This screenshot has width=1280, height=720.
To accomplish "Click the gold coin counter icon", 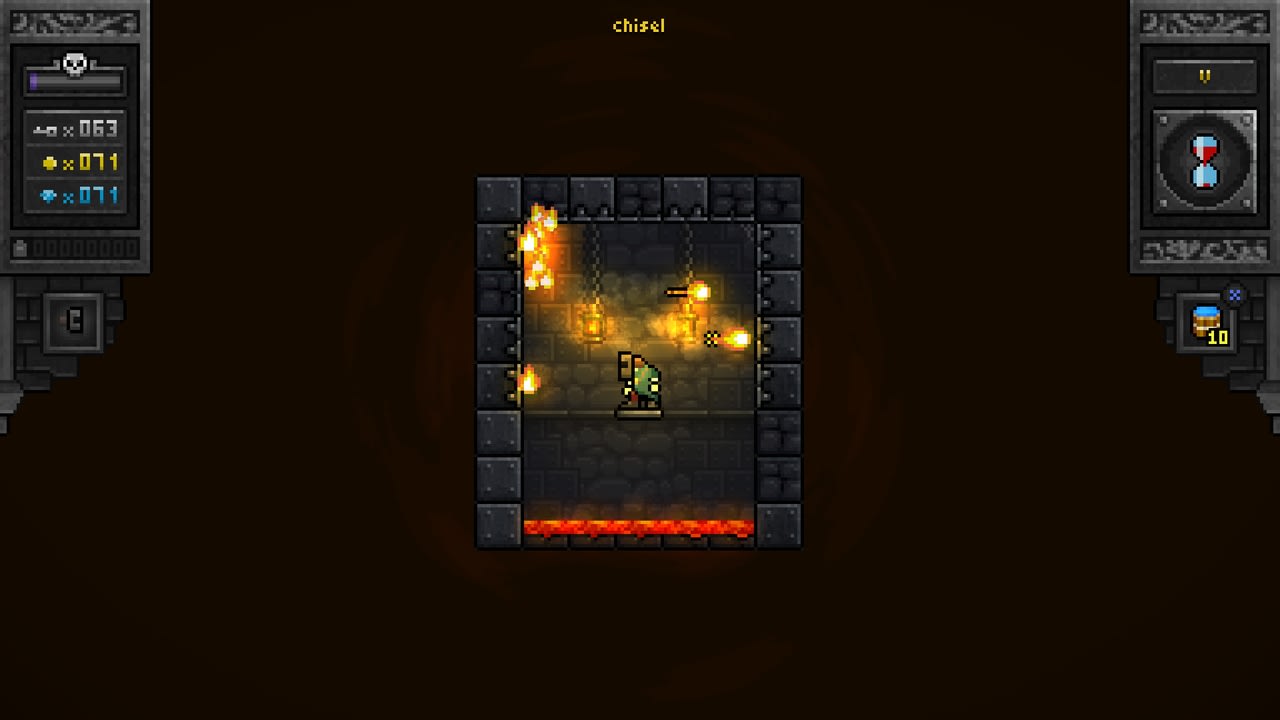I will [x=50, y=161].
